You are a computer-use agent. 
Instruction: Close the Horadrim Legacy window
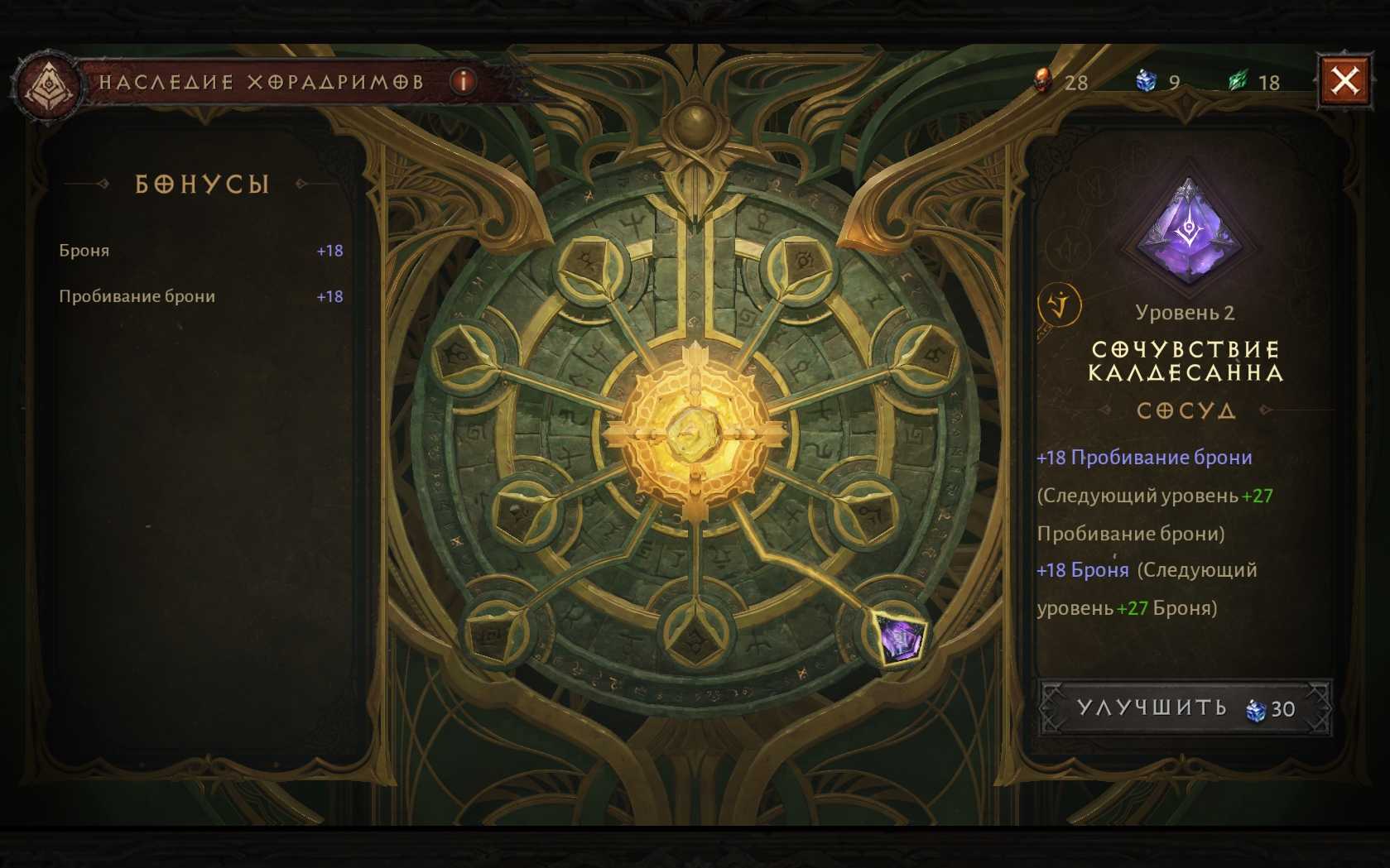tap(1344, 81)
